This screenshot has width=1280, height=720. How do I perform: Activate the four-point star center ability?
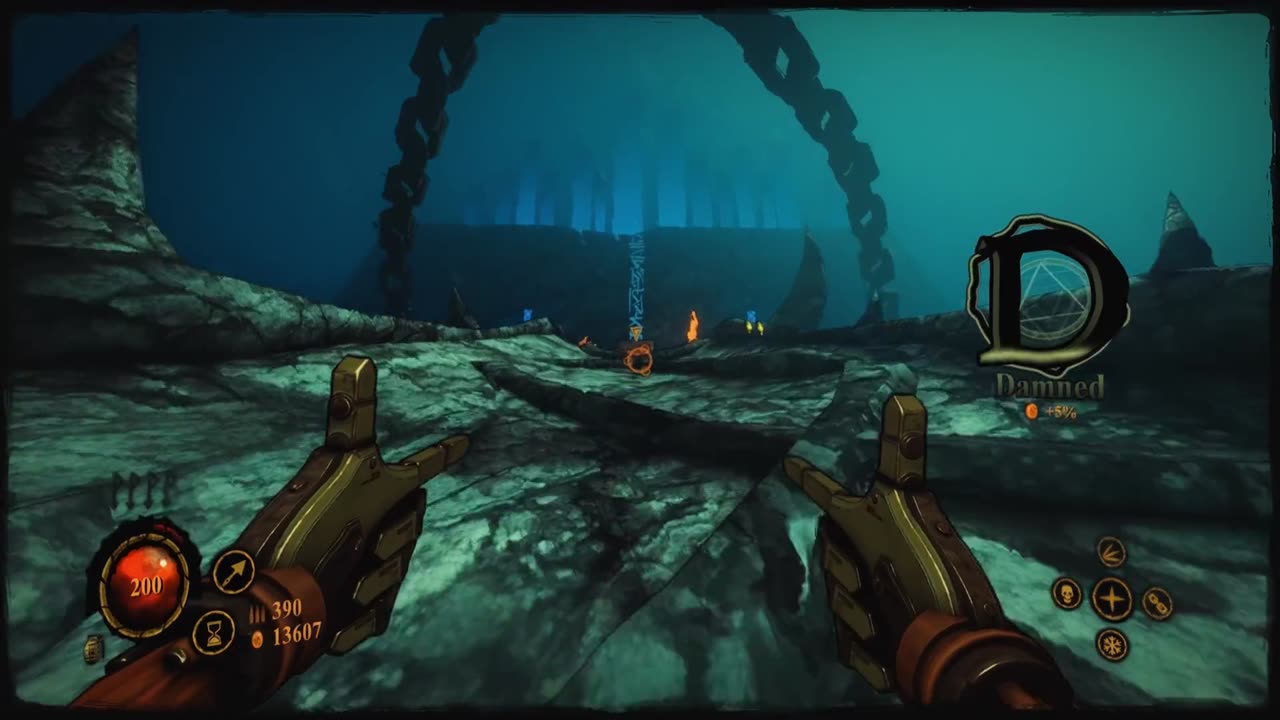tap(1111, 599)
